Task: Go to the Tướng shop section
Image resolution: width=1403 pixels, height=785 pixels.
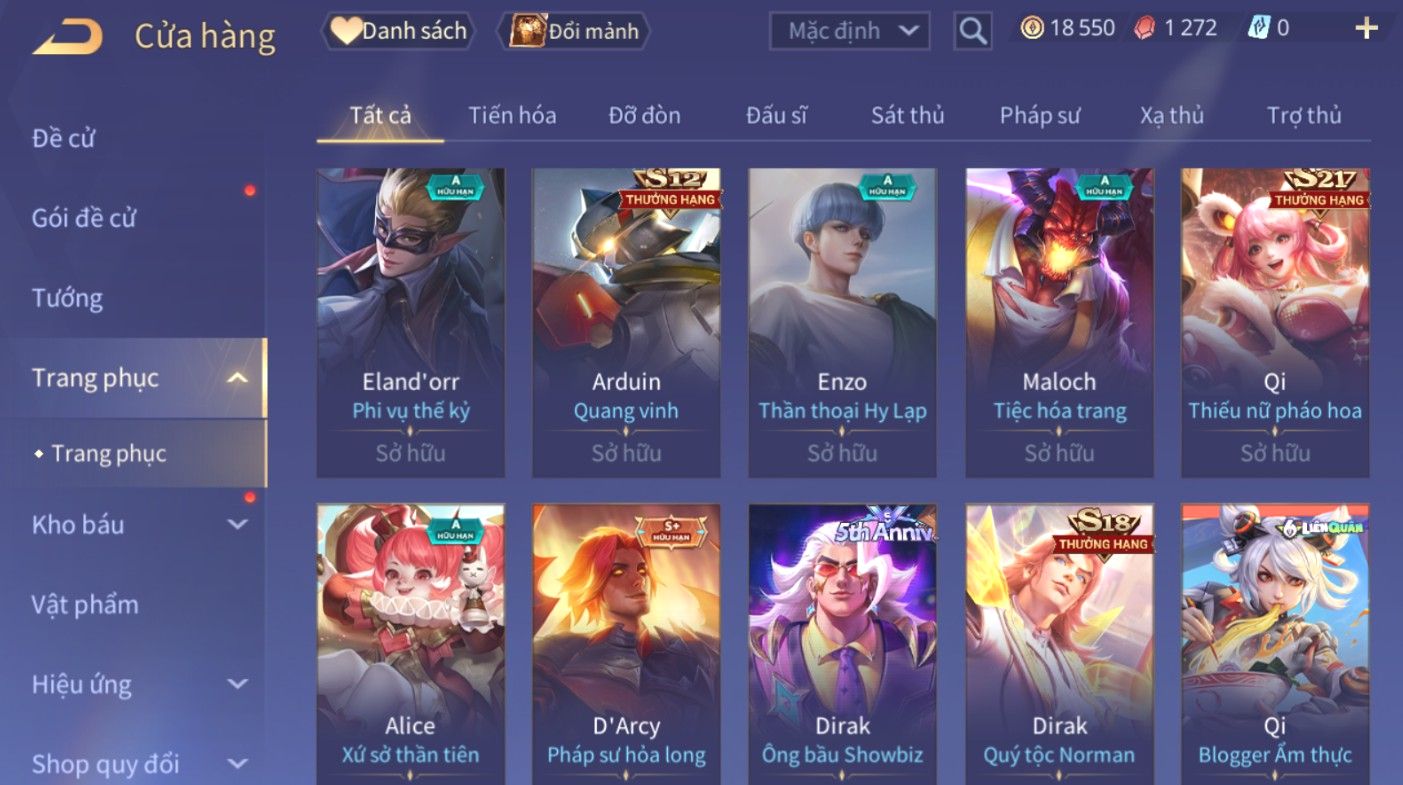Action: pos(67,298)
